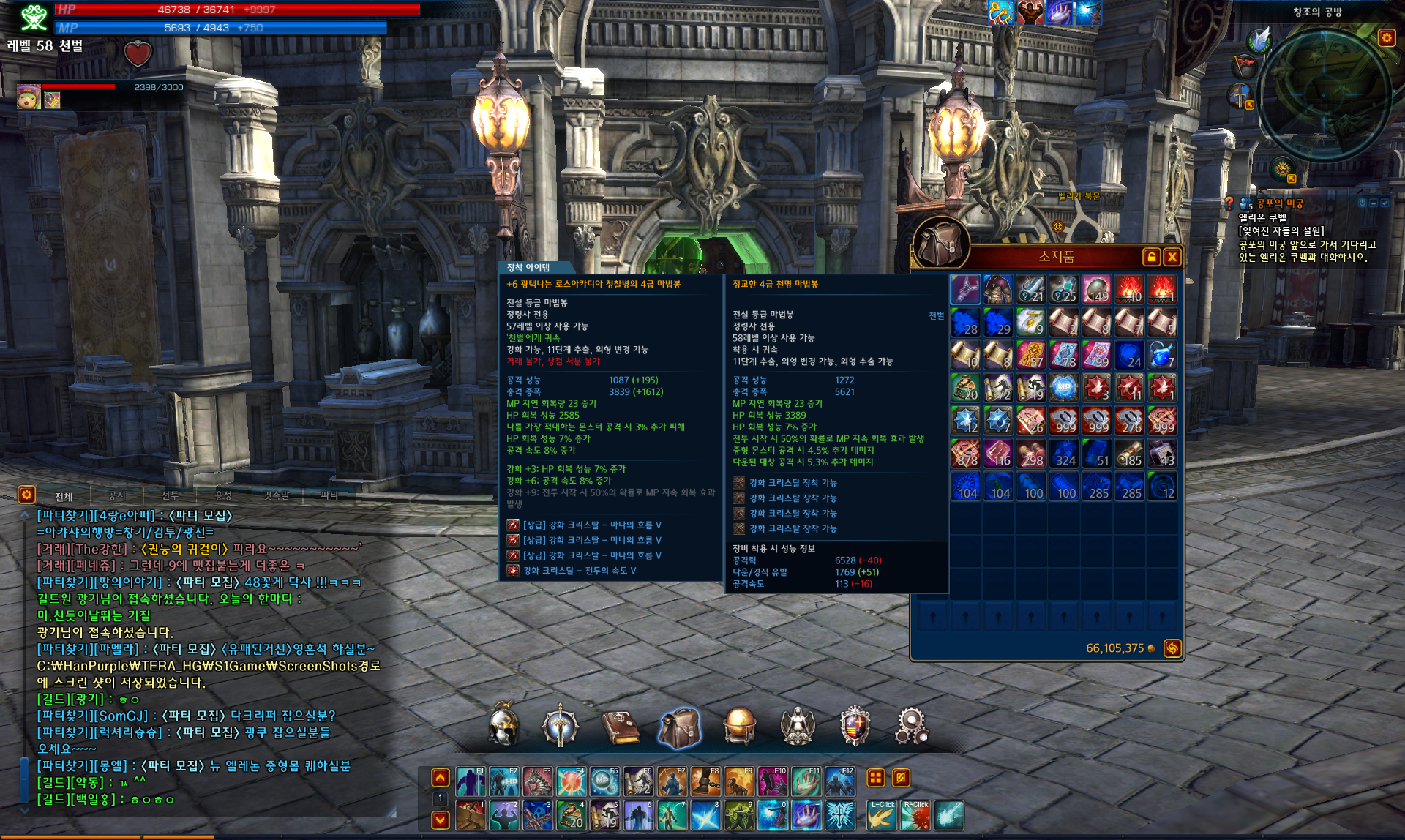Use the F2 HP recovery skill
1405x840 pixels.
coord(504,781)
